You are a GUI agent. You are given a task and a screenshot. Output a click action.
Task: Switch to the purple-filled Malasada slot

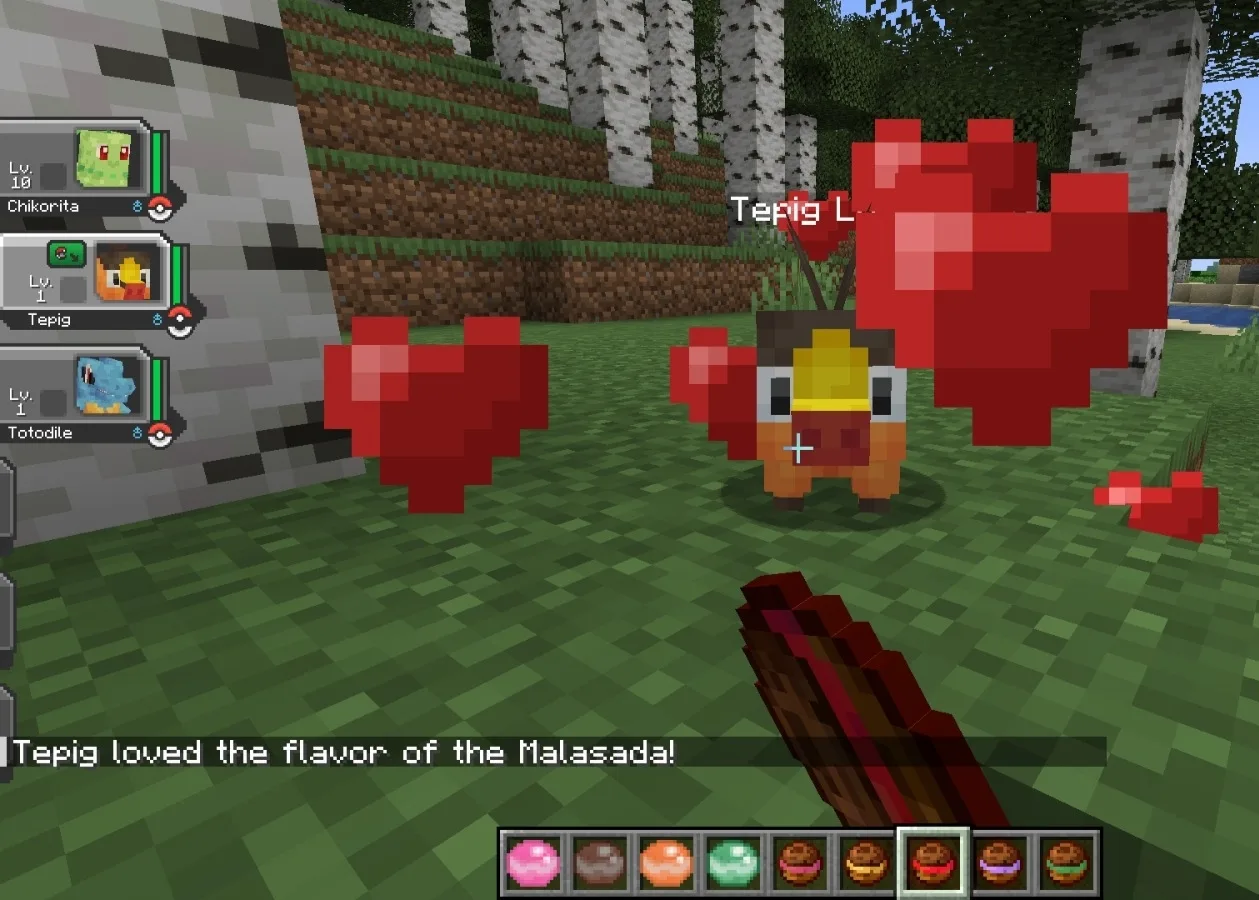point(1000,862)
